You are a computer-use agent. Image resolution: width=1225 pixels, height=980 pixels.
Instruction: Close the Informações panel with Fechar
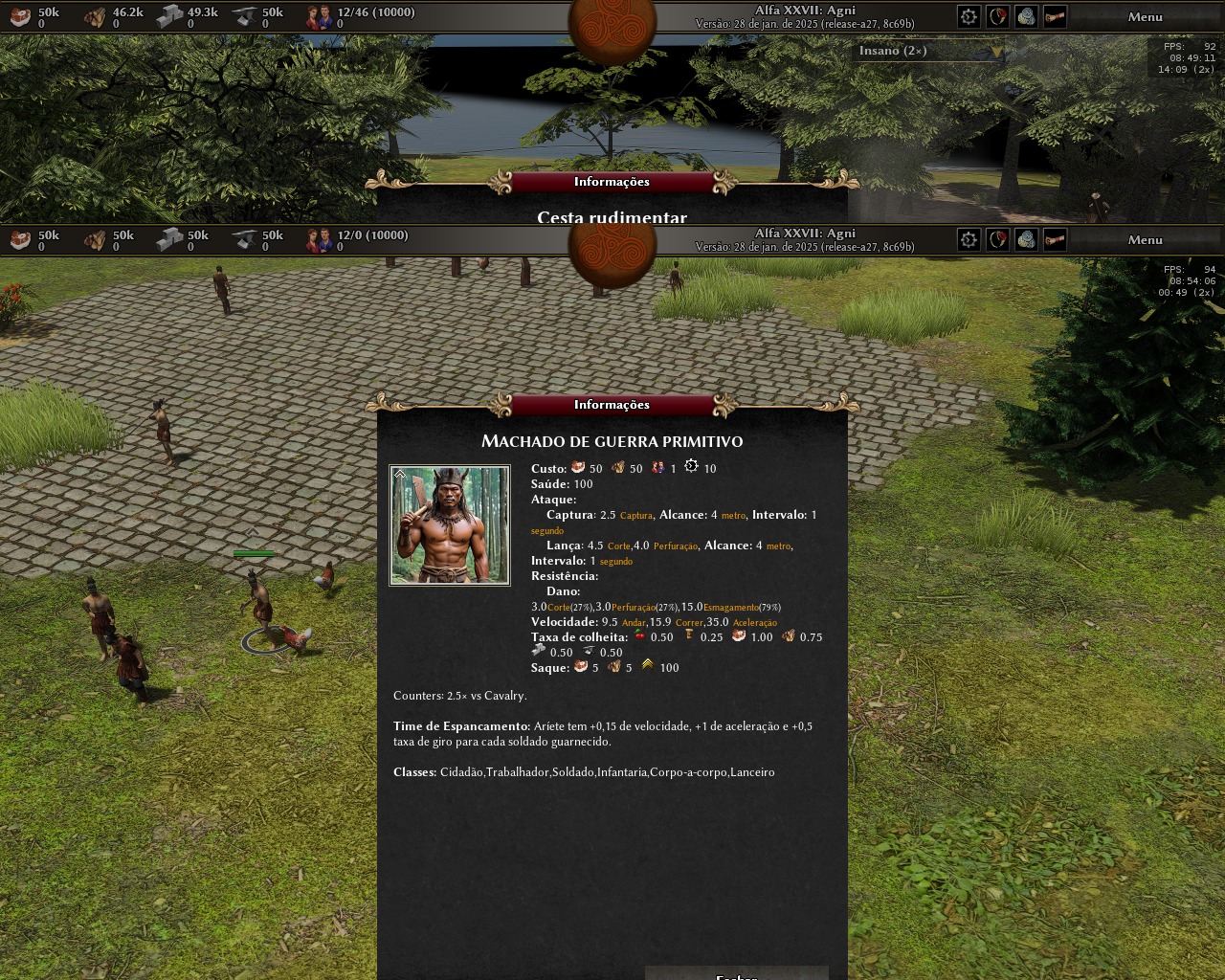pos(736,974)
